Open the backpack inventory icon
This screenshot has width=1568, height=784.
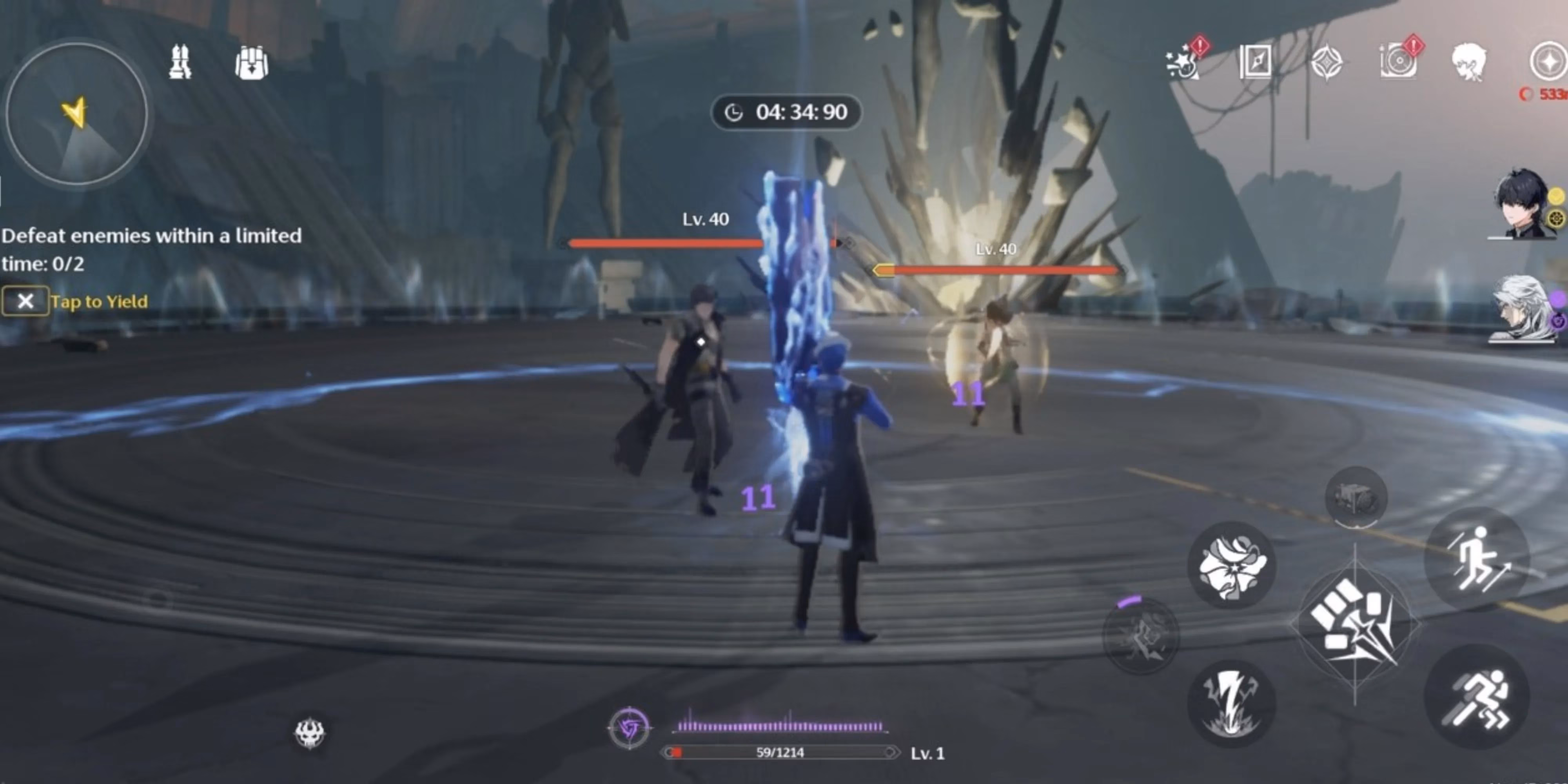click(x=251, y=63)
